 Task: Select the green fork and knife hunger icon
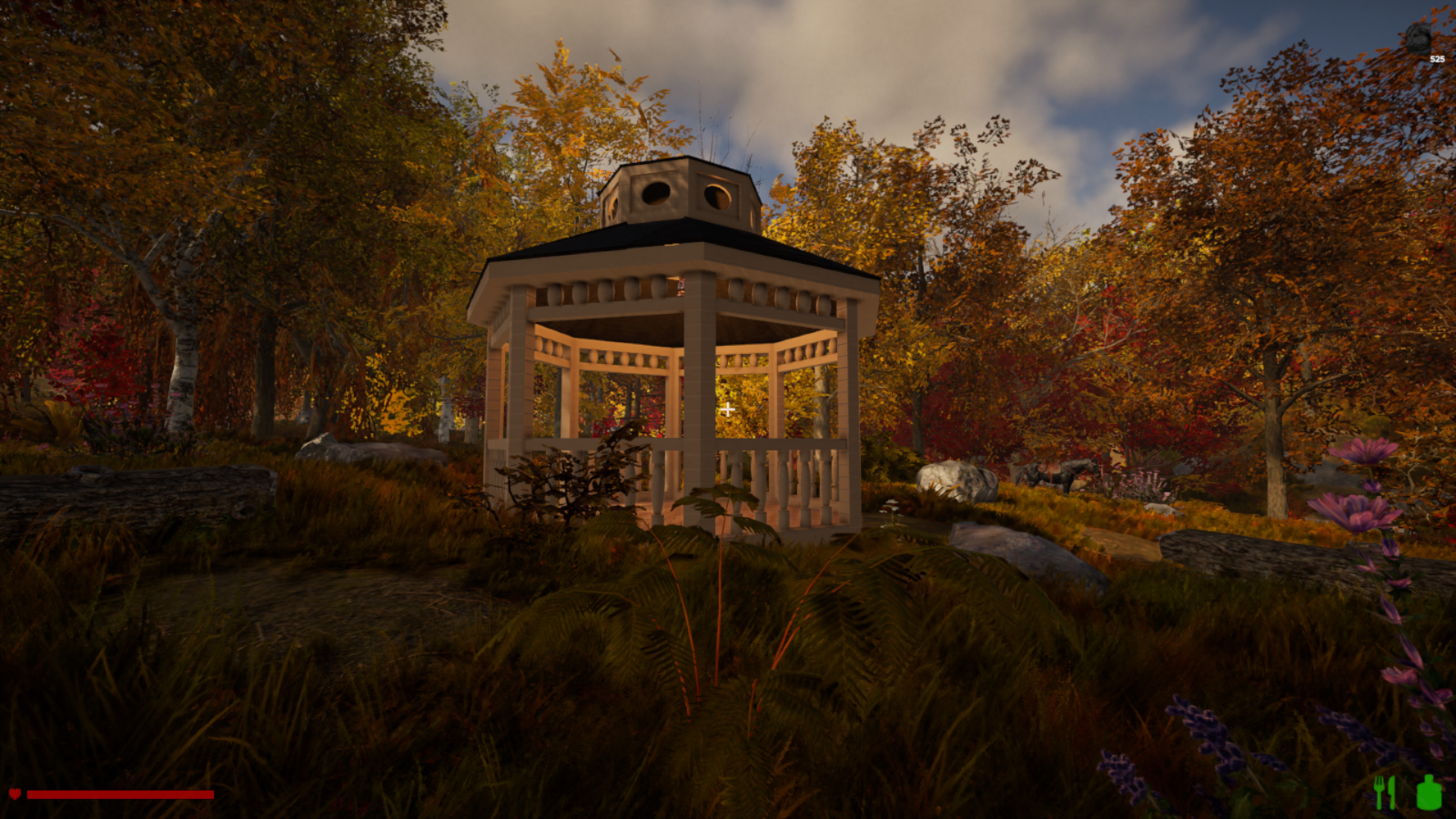pyautogui.click(x=1384, y=792)
